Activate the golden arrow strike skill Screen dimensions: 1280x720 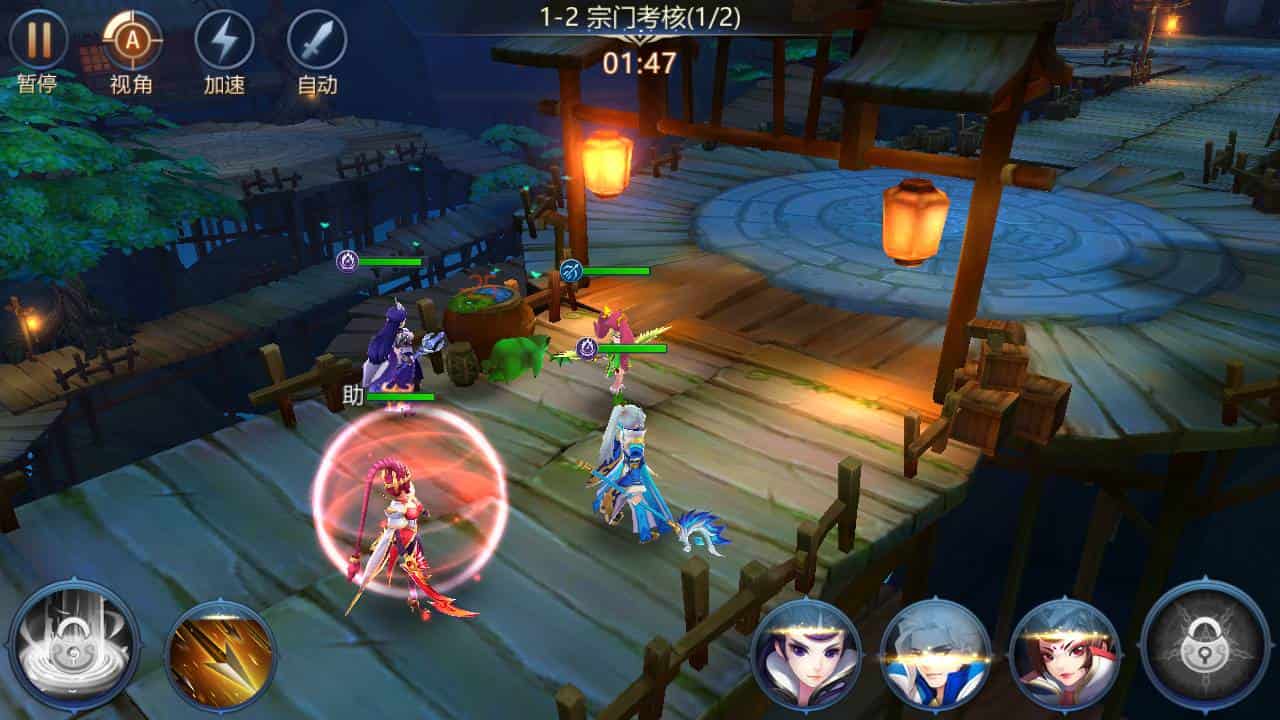coord(220,655)
